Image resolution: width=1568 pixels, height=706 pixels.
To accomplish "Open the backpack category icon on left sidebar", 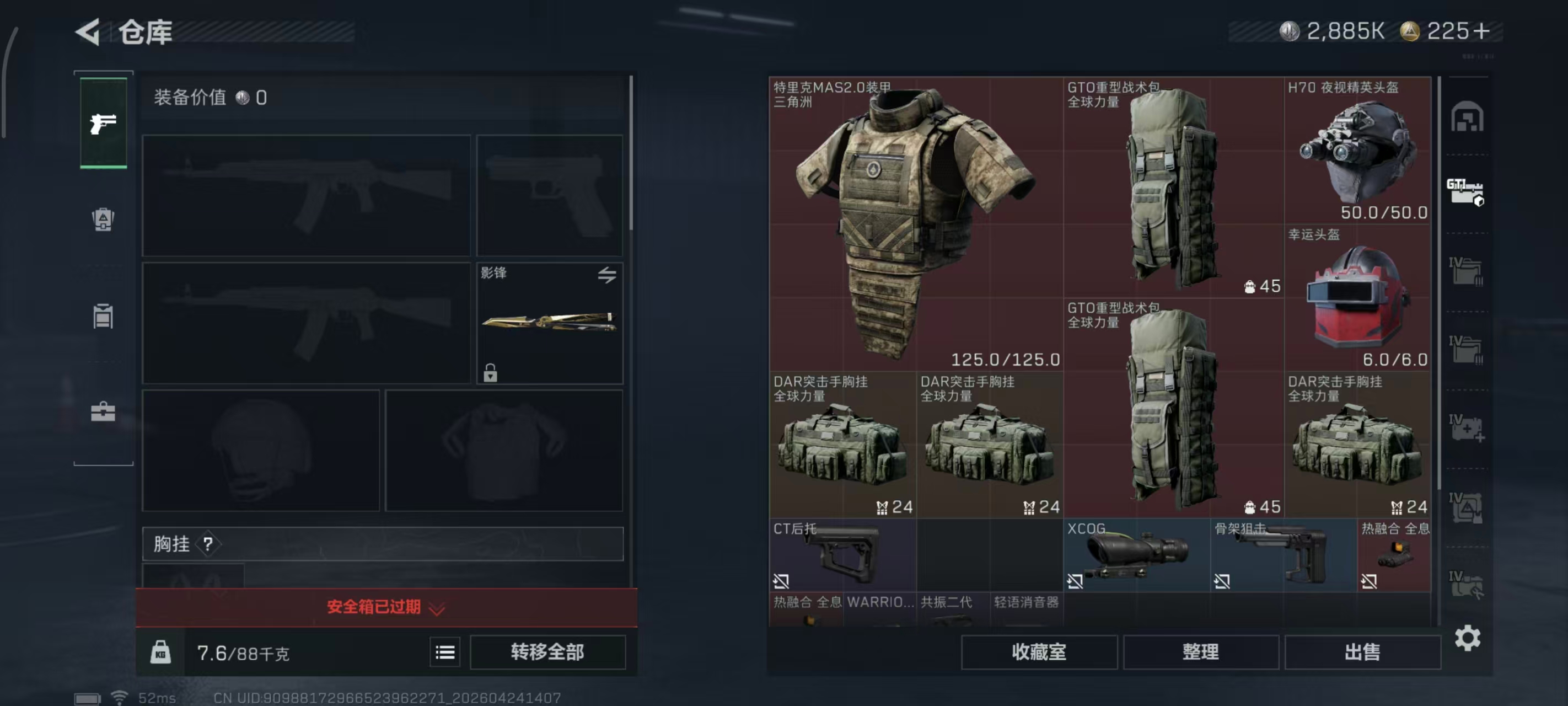I will (104, 221).
